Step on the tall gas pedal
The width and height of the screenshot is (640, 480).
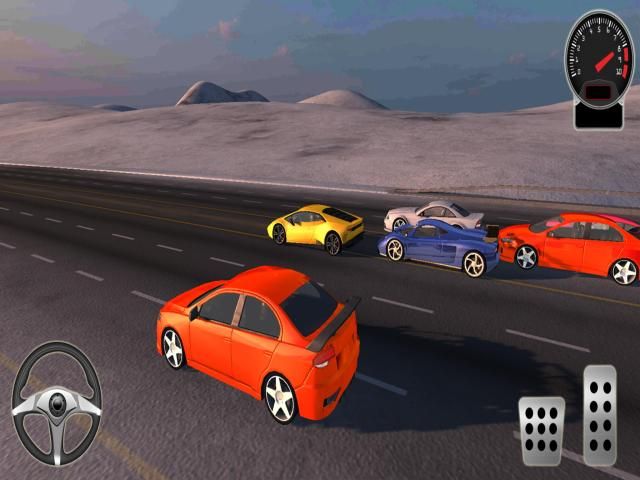[x=600, y=414]
